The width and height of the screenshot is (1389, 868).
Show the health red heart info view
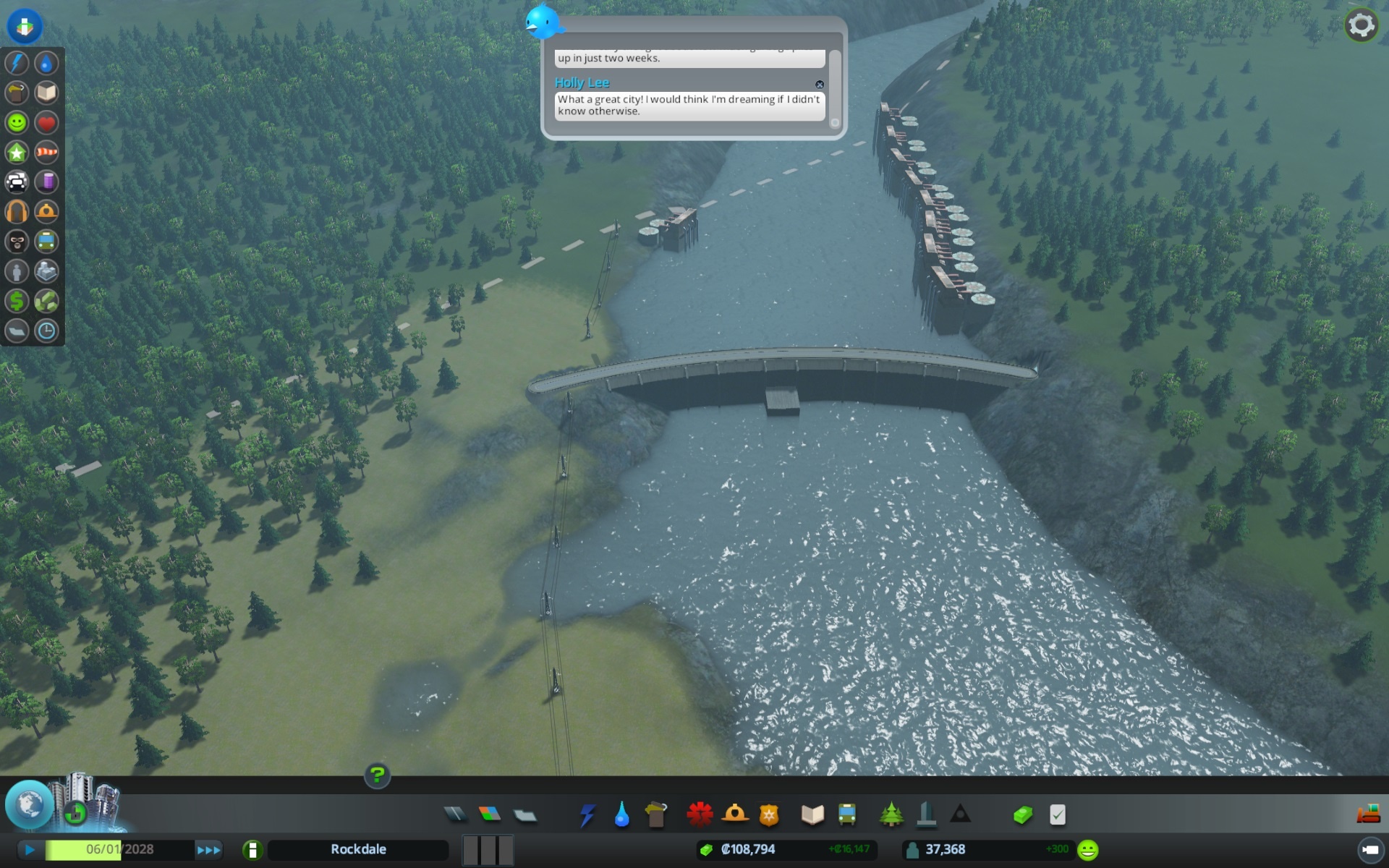tap(46, 122)
